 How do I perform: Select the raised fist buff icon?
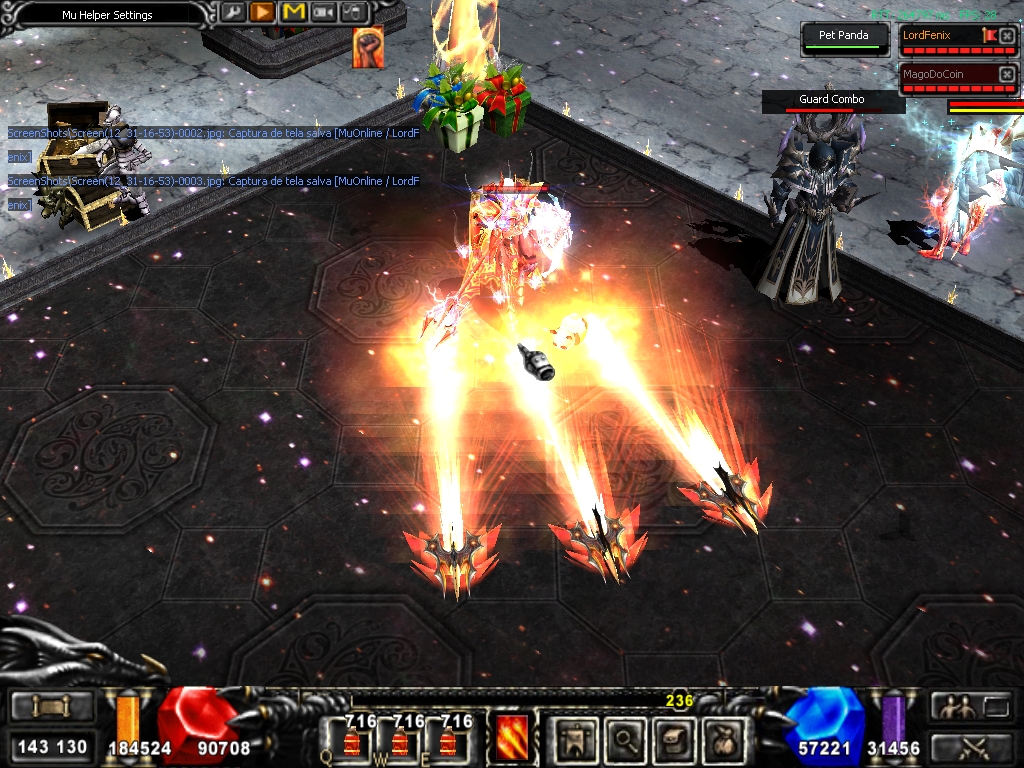click(x=368, y=48)
